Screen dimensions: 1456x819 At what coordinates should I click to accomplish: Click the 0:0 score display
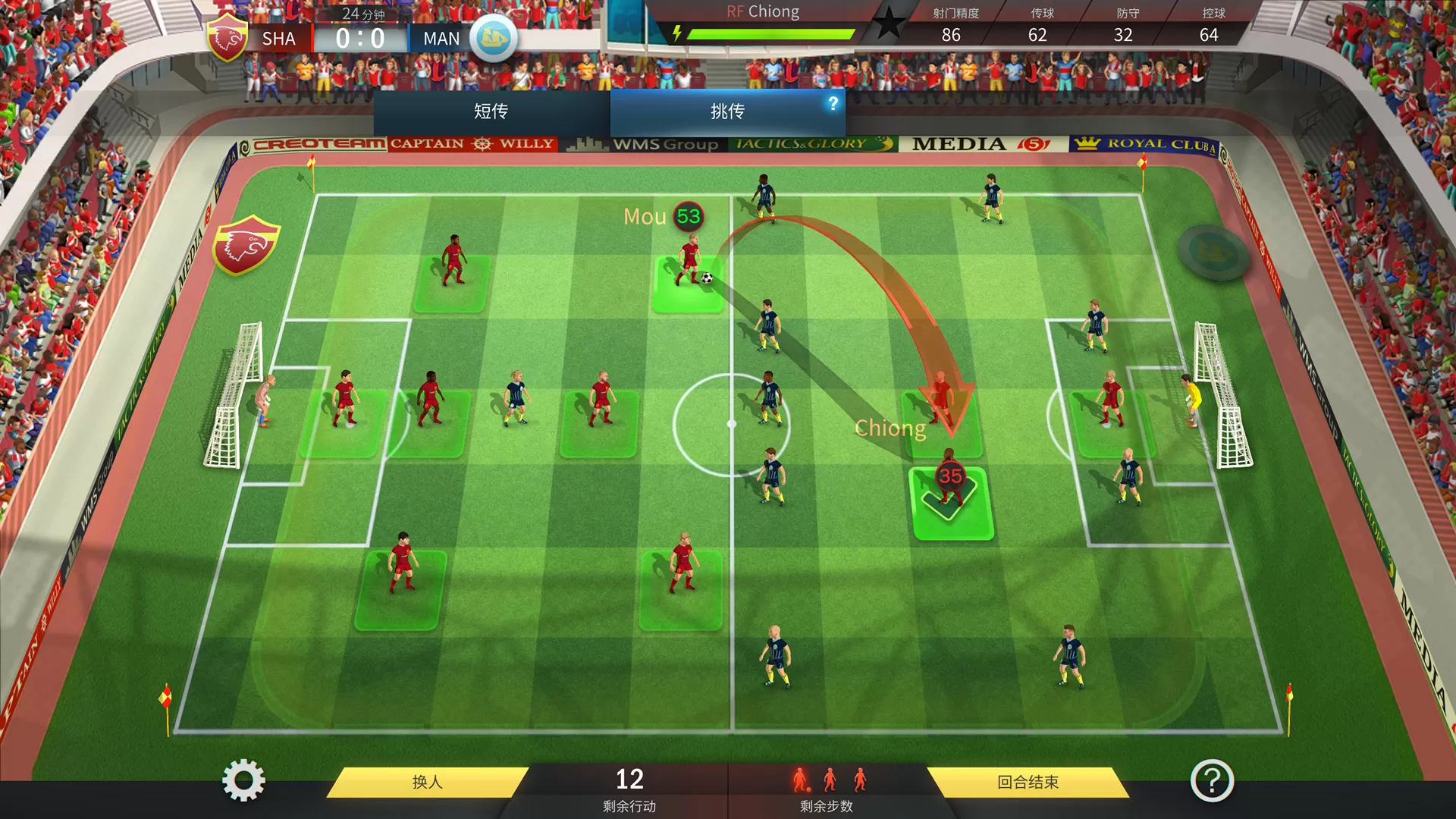click(362, 38)
